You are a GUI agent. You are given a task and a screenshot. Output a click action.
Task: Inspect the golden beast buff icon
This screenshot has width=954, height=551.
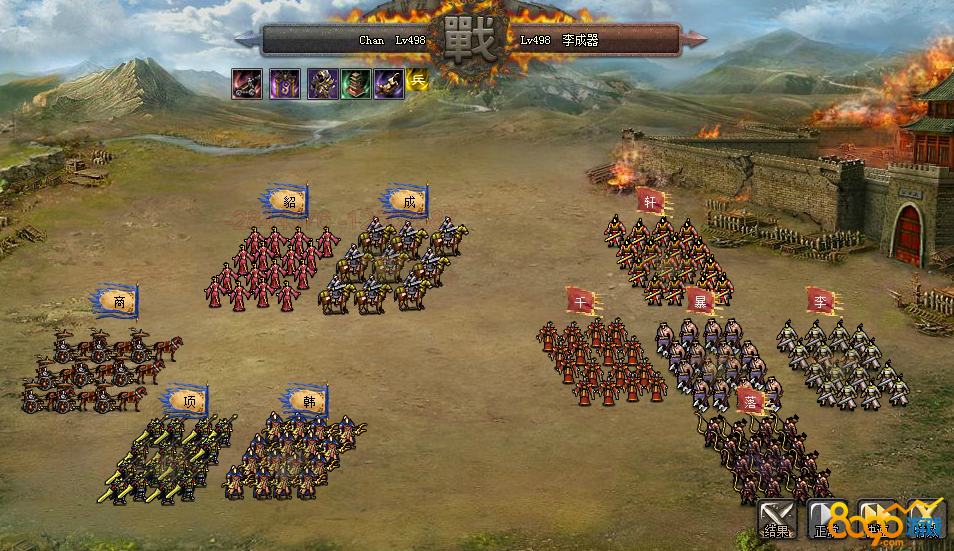click(389, 84)
